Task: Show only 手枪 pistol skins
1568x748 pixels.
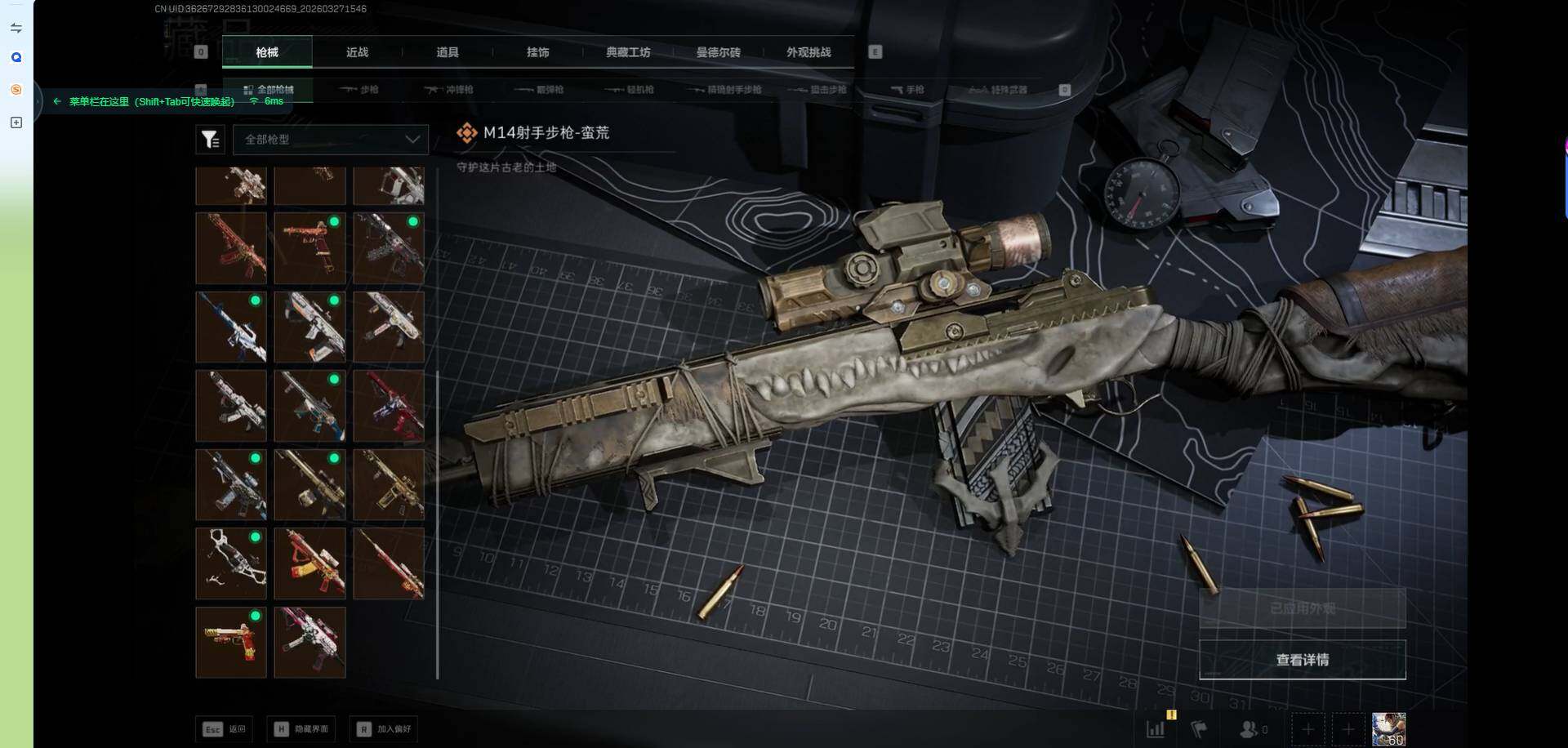Action: coord(907,90)
